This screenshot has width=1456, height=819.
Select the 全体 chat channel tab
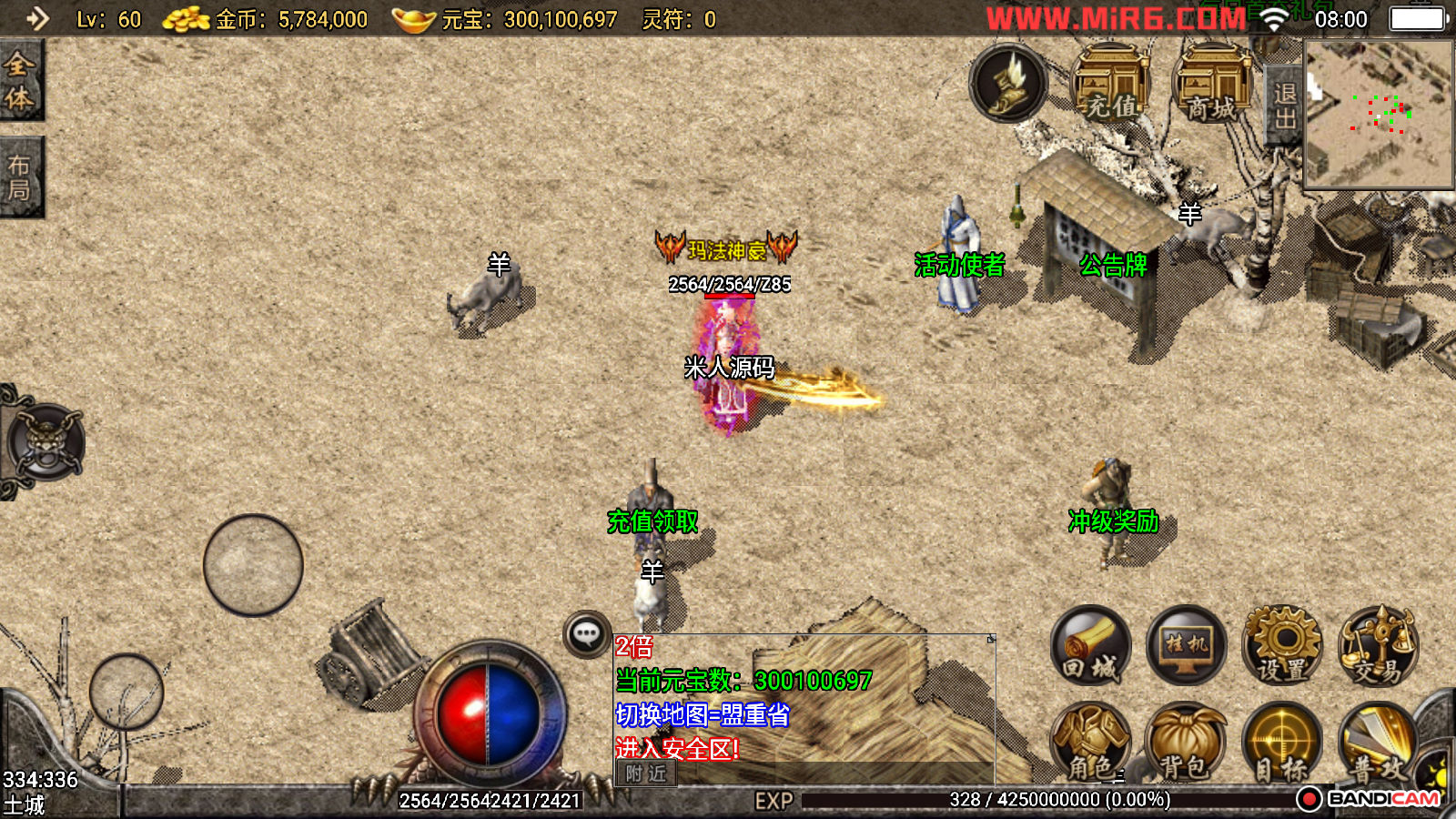20,81
